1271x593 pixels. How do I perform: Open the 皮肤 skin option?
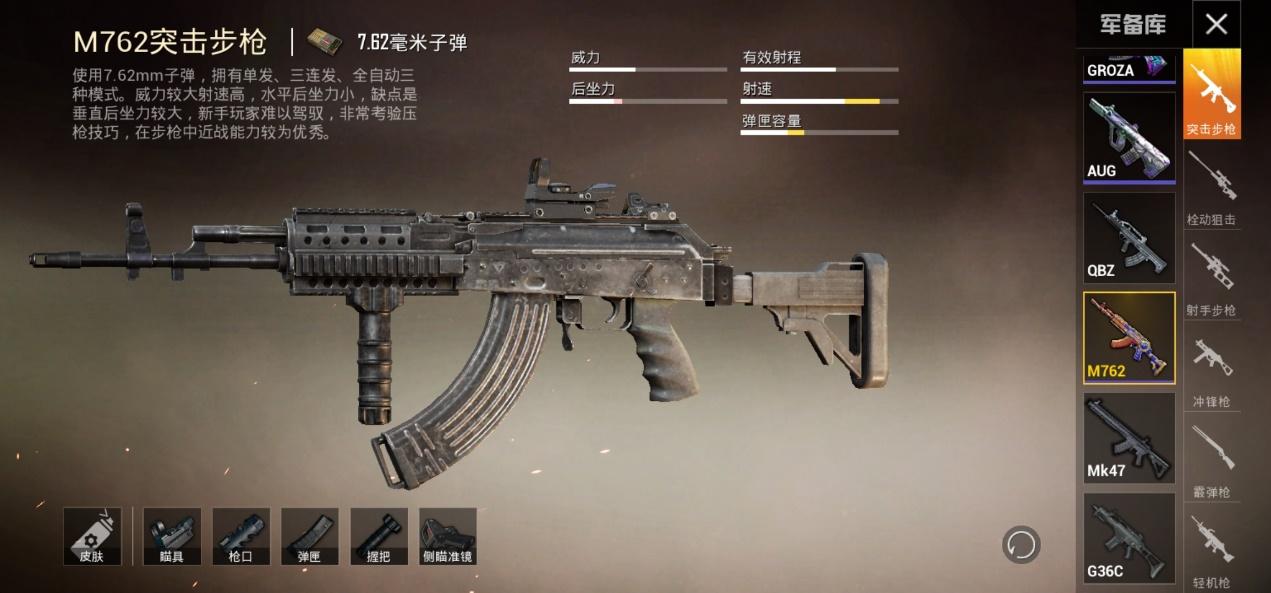[x=92, y=536]
